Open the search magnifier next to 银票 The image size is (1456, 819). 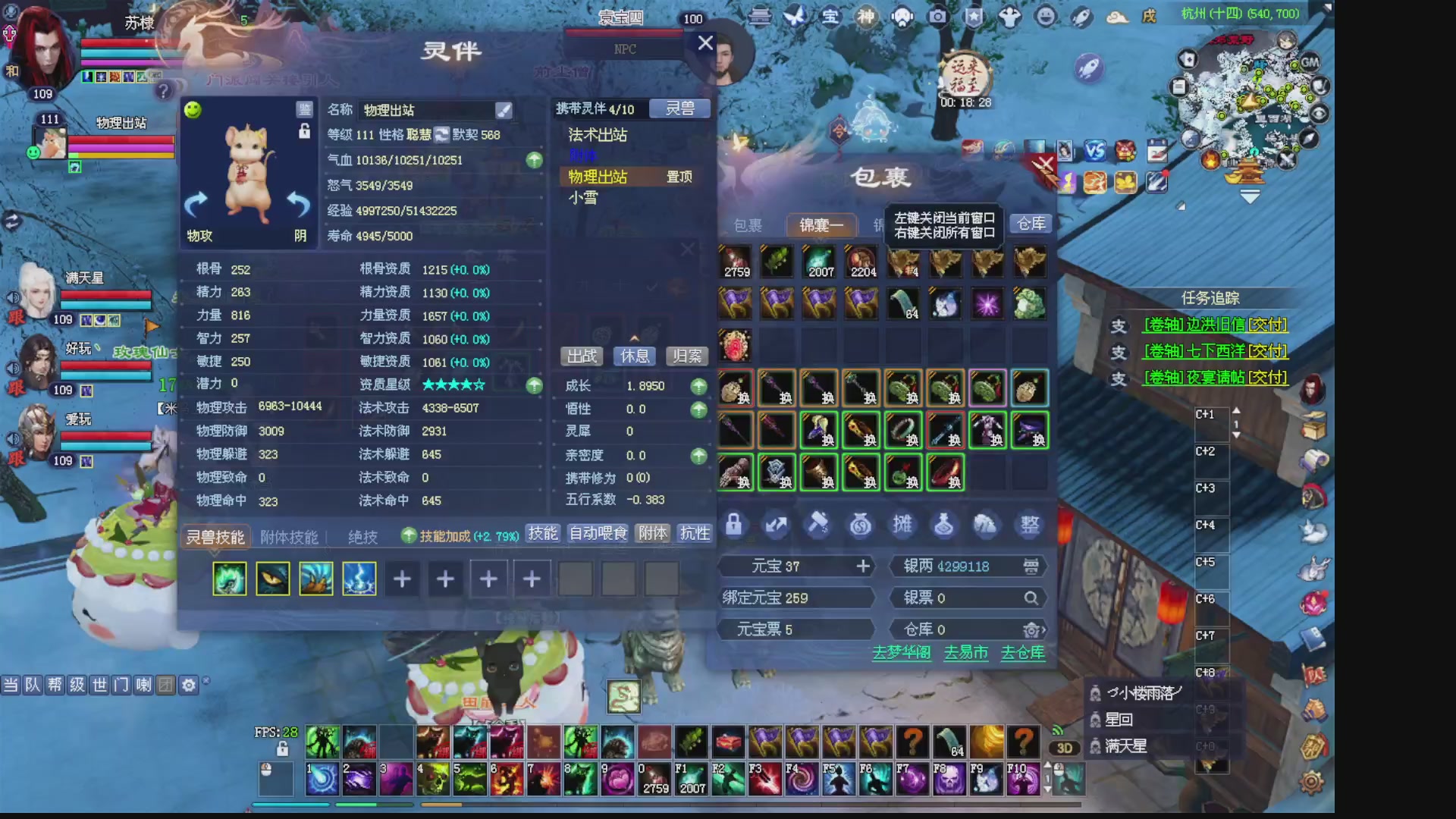click(1031, 598)
